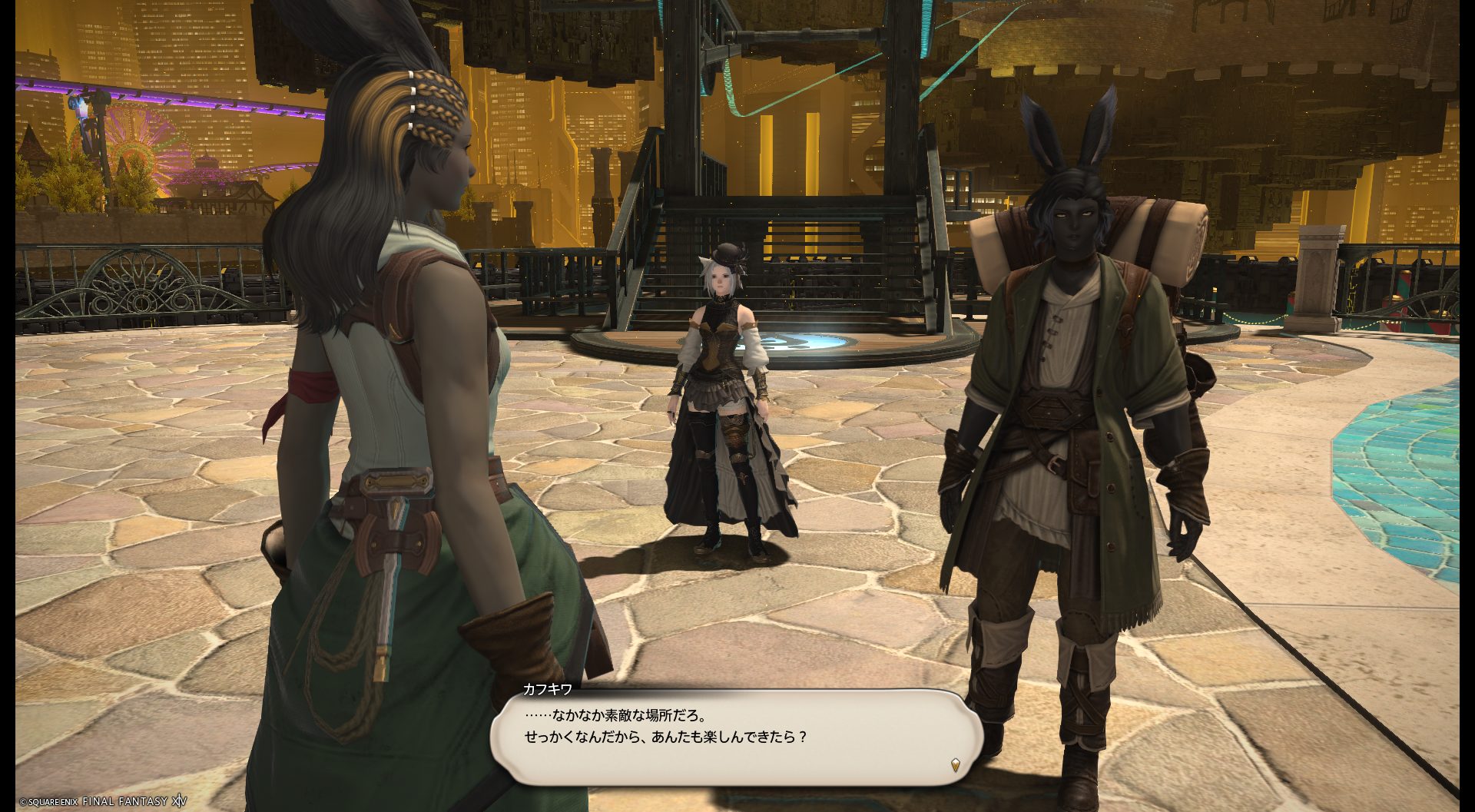Screen dimensions: 1475x812
Task: Click the dialogue advance arrow indicator
Action: 955,764
